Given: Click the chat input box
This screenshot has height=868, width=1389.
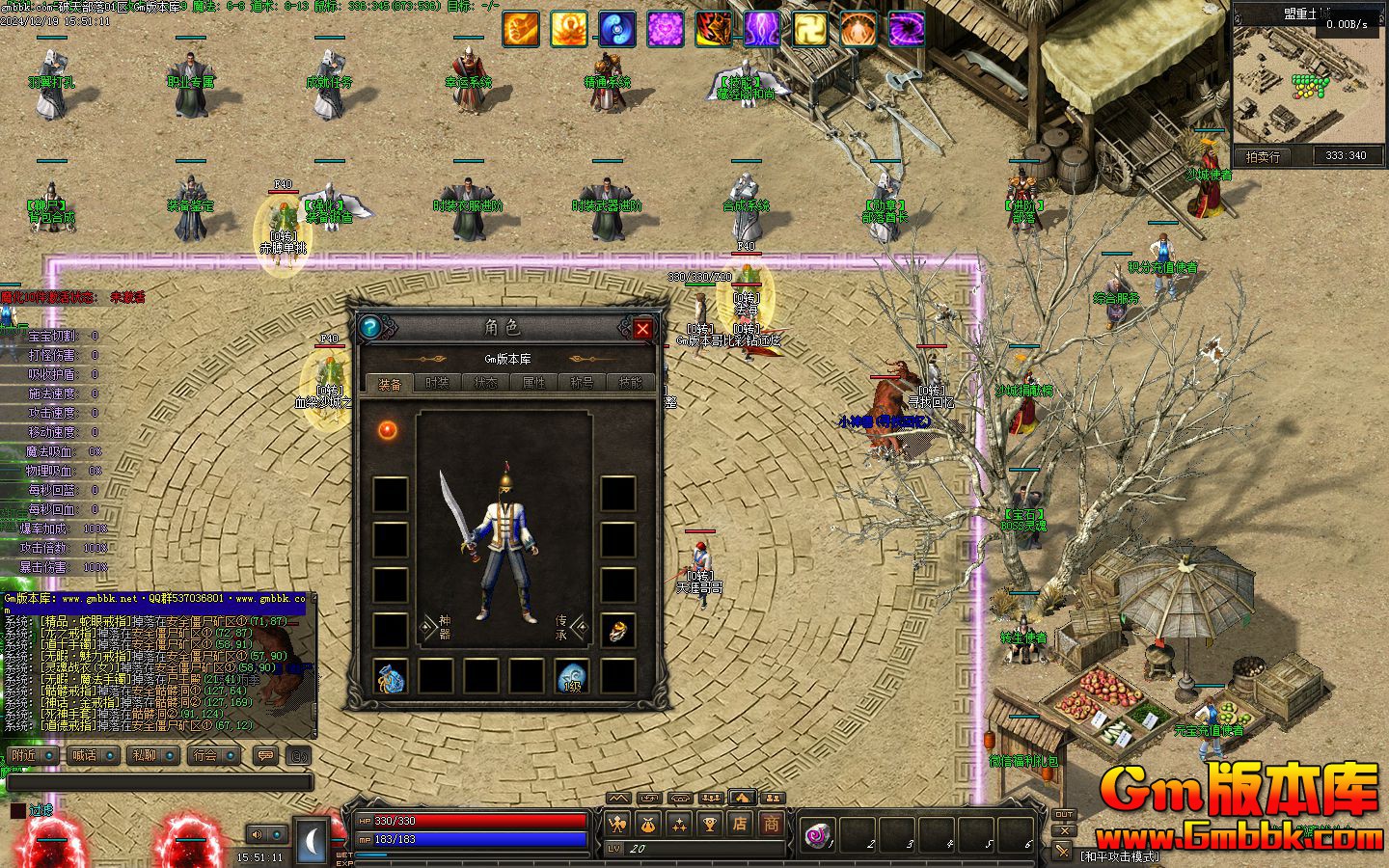Looking at the screenshot, I should 159,782.
